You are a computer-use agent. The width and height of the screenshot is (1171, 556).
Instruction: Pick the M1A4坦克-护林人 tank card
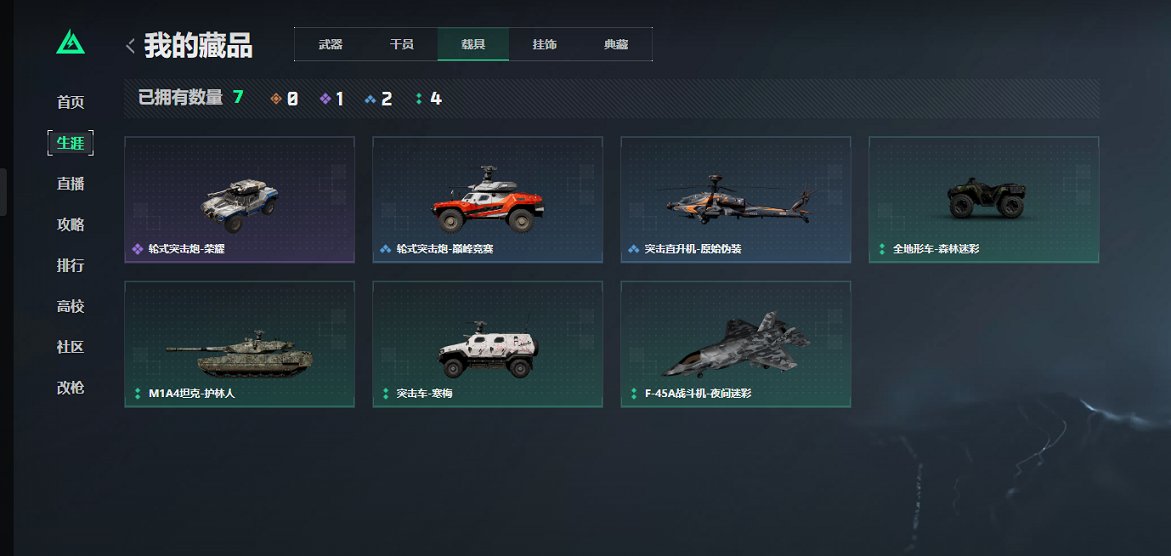tap(239, 344)
